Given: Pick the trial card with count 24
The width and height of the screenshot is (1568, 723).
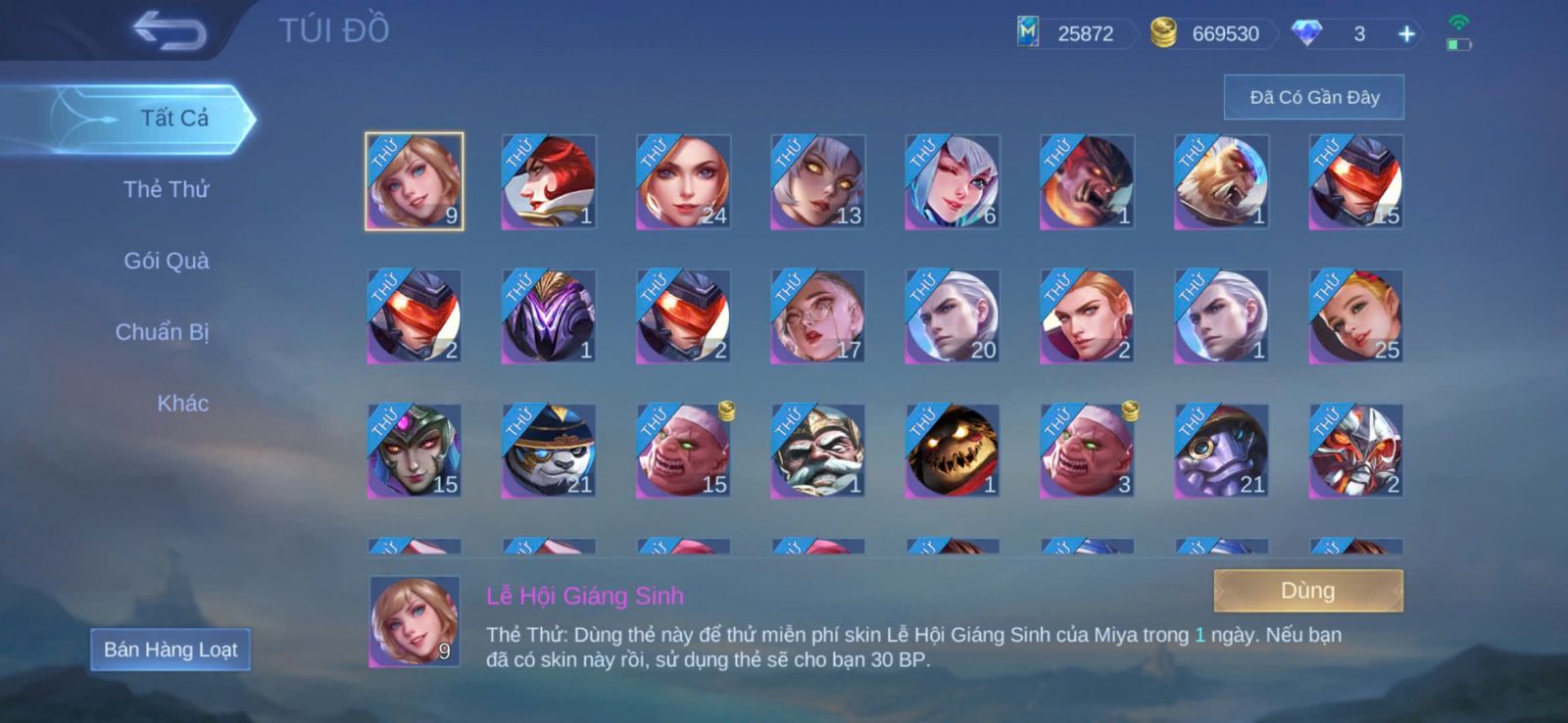Looking at the screenshot, I should pos(683,182).
